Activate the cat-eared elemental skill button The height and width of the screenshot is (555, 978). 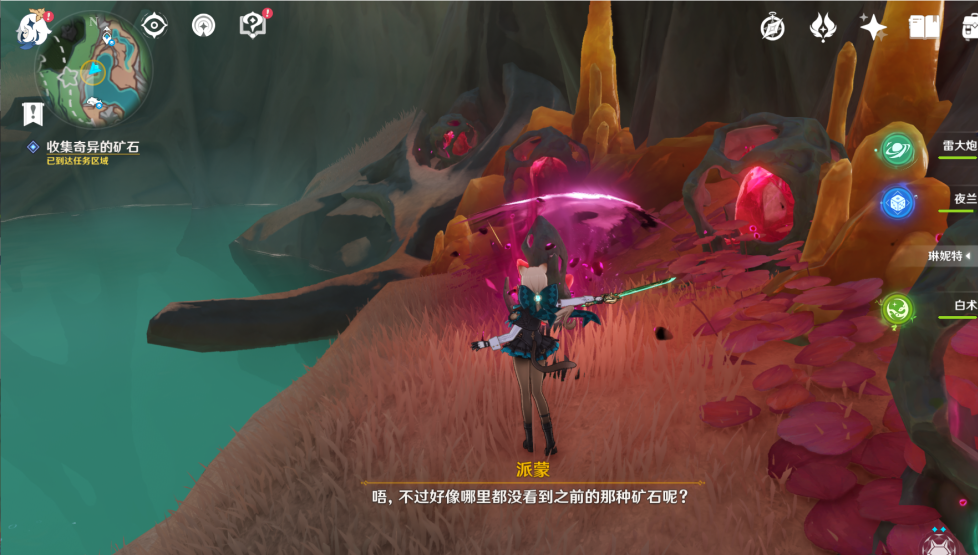pyautogui.click(x=937, y=542)
